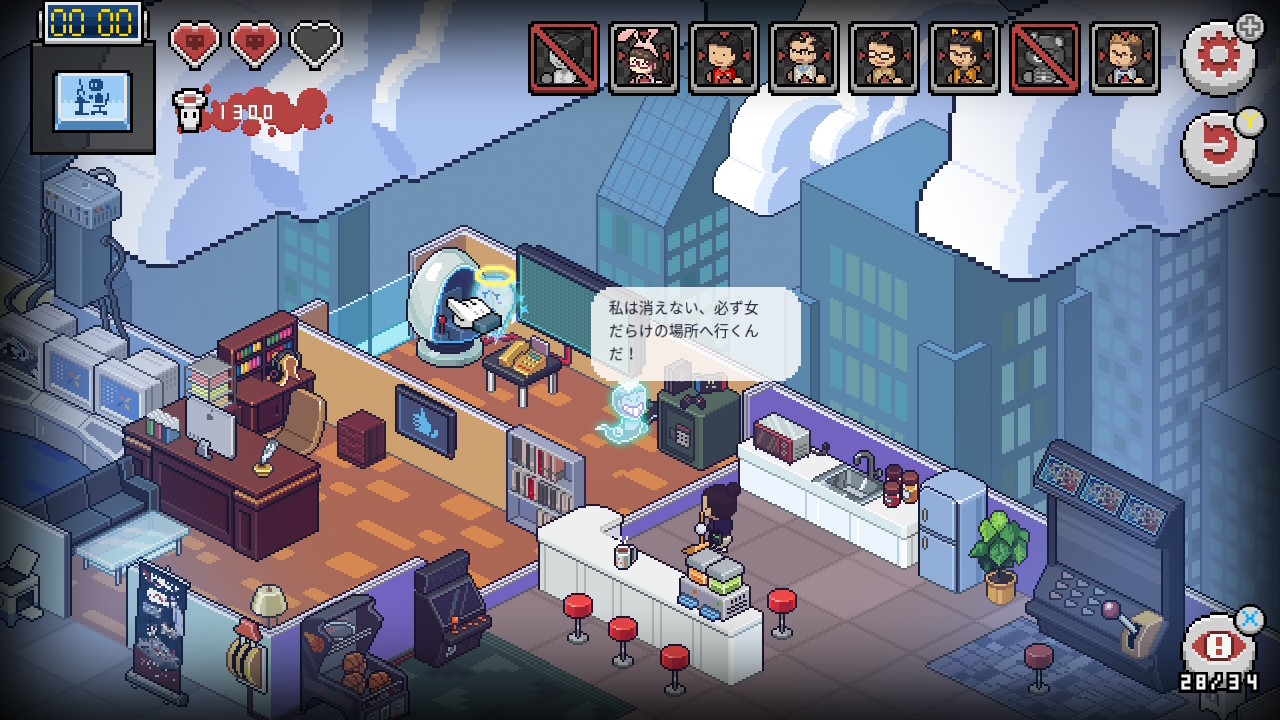
Task: Open the gear settings button
Action: click(x=1217, y=55)
